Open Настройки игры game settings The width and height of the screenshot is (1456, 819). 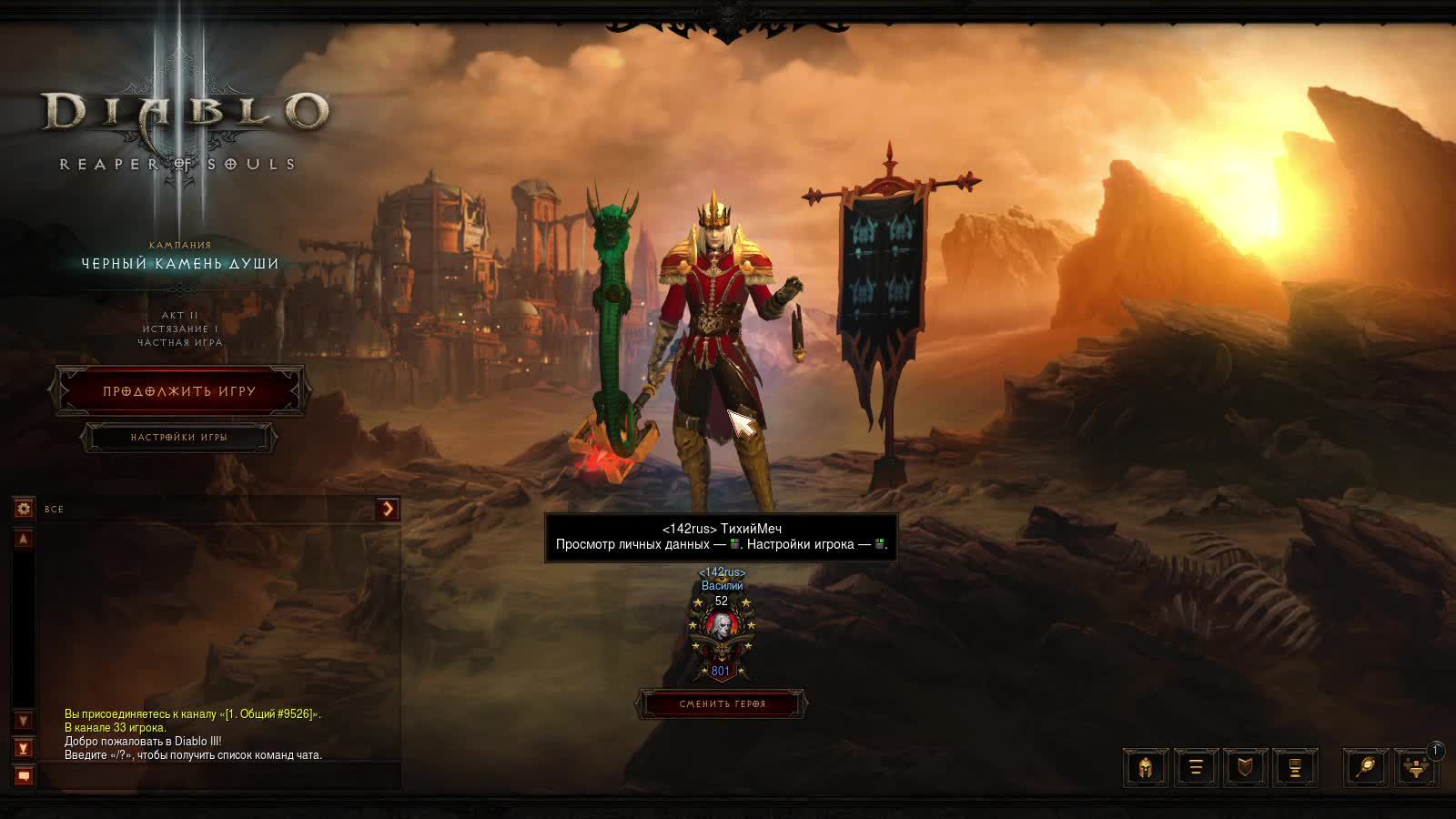pyautogui.click(x=178, y=438)
